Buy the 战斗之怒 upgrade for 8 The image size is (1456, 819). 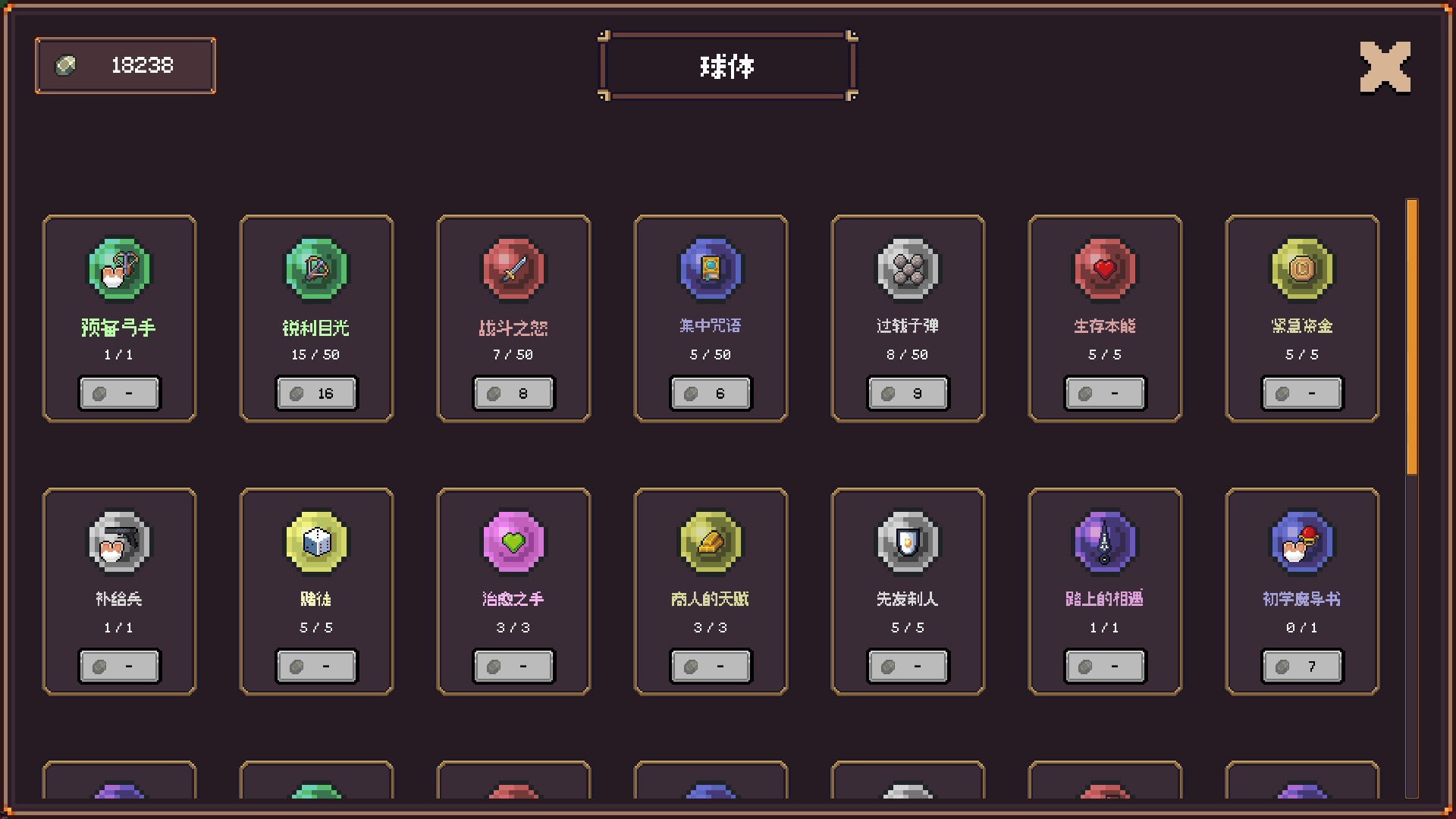coord(513,393)
